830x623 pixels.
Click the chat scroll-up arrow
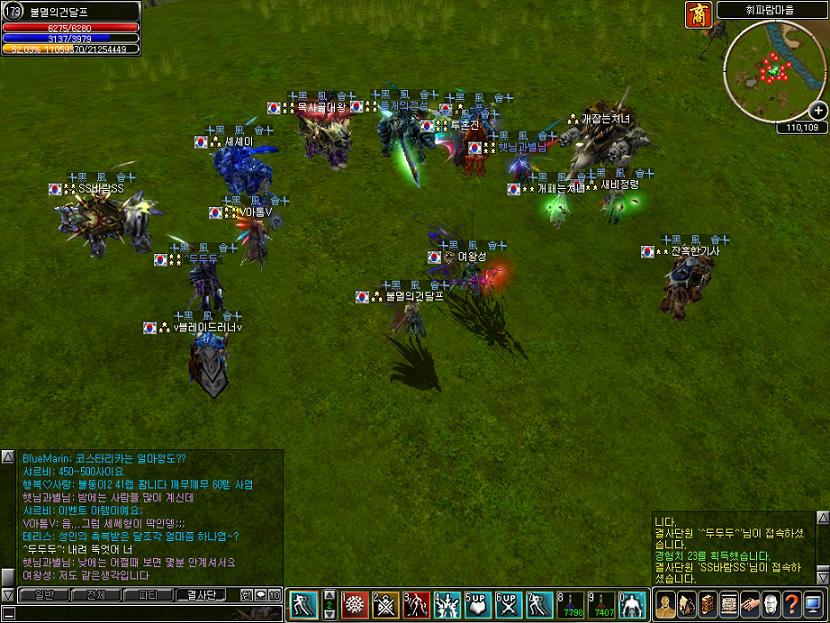point(7,458)
